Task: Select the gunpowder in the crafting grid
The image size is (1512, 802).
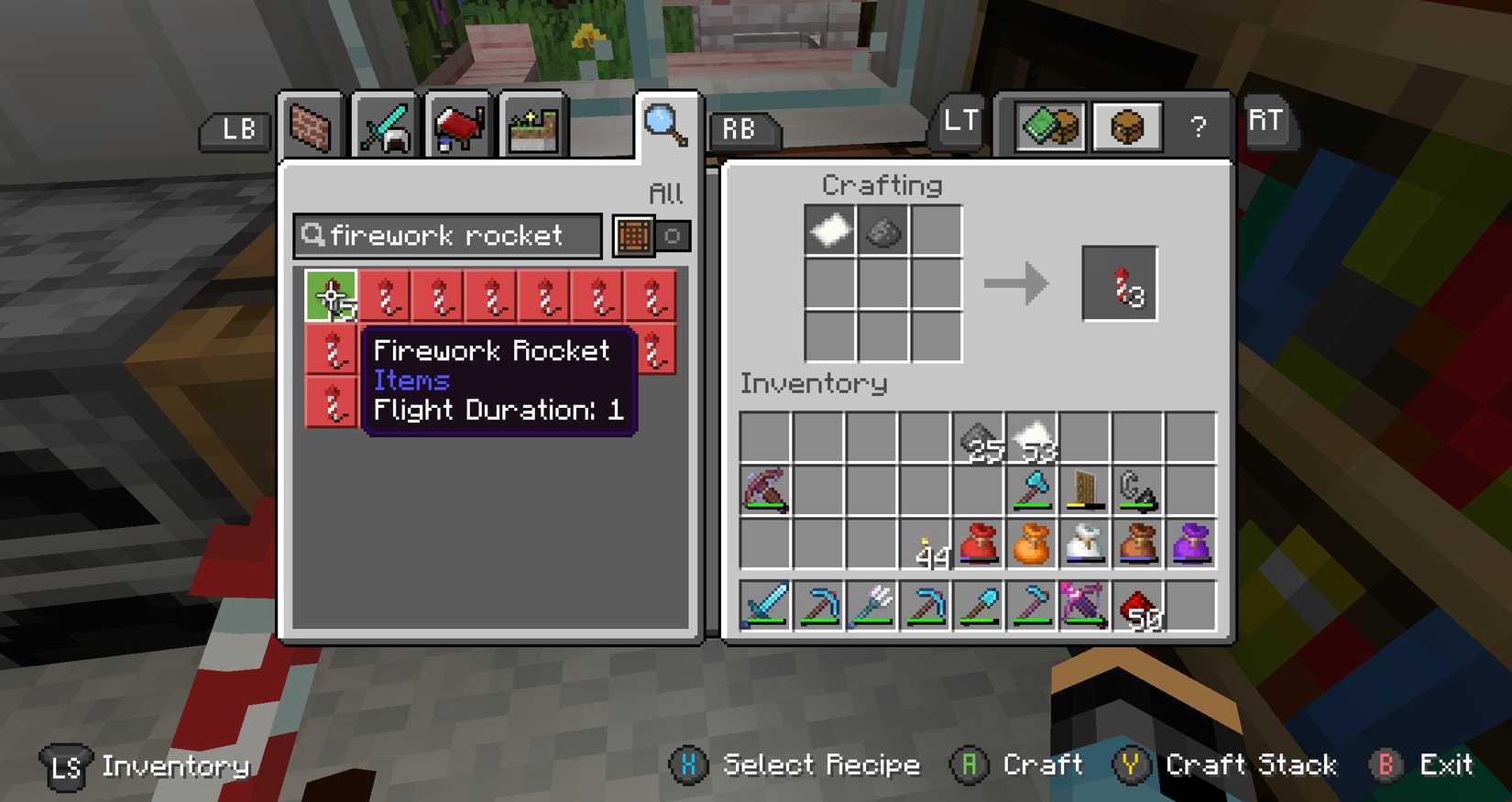Action: tap(882, 230)
